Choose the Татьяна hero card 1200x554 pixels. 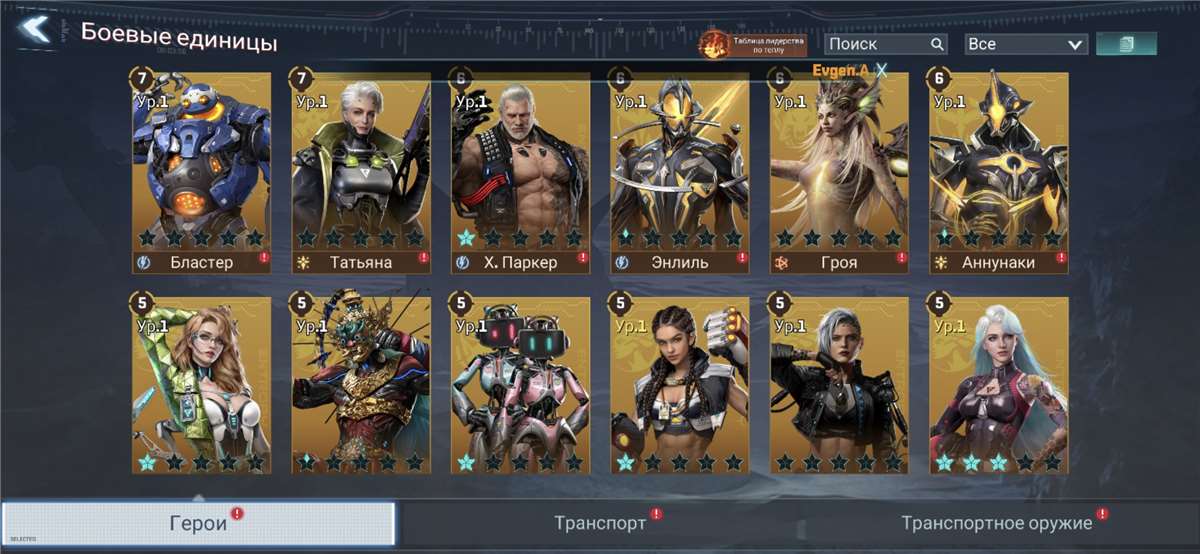point(361,170)
